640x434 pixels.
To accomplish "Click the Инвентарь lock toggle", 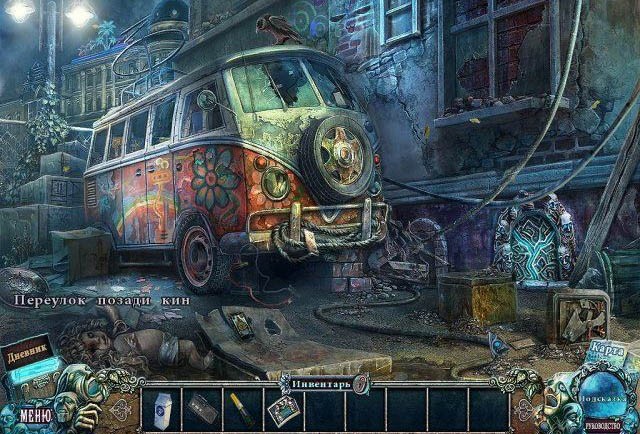I will click(361, 381).
